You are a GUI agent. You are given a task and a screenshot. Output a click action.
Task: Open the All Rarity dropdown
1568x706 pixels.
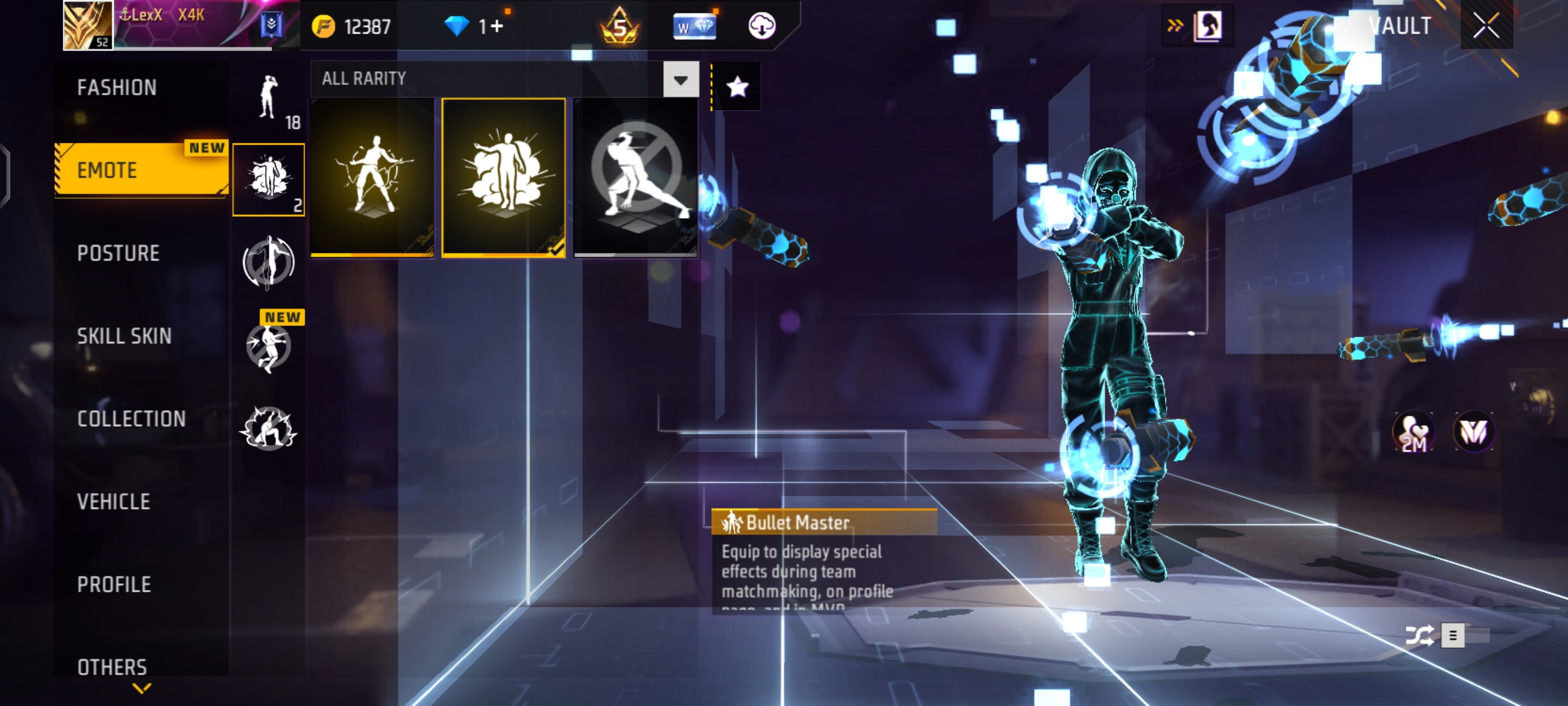click(x=680, y=79)
